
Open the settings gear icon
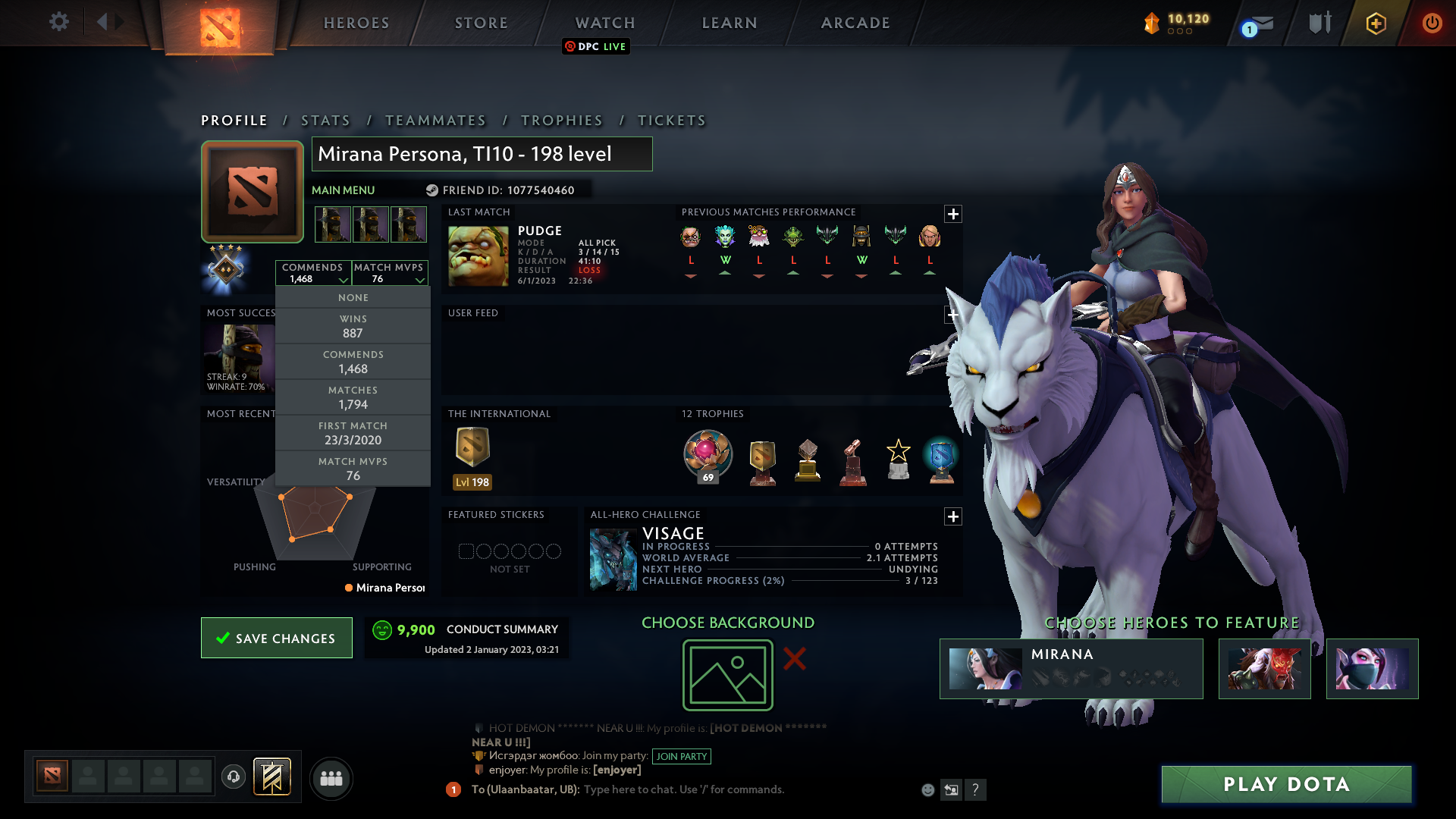coord(59,22)
